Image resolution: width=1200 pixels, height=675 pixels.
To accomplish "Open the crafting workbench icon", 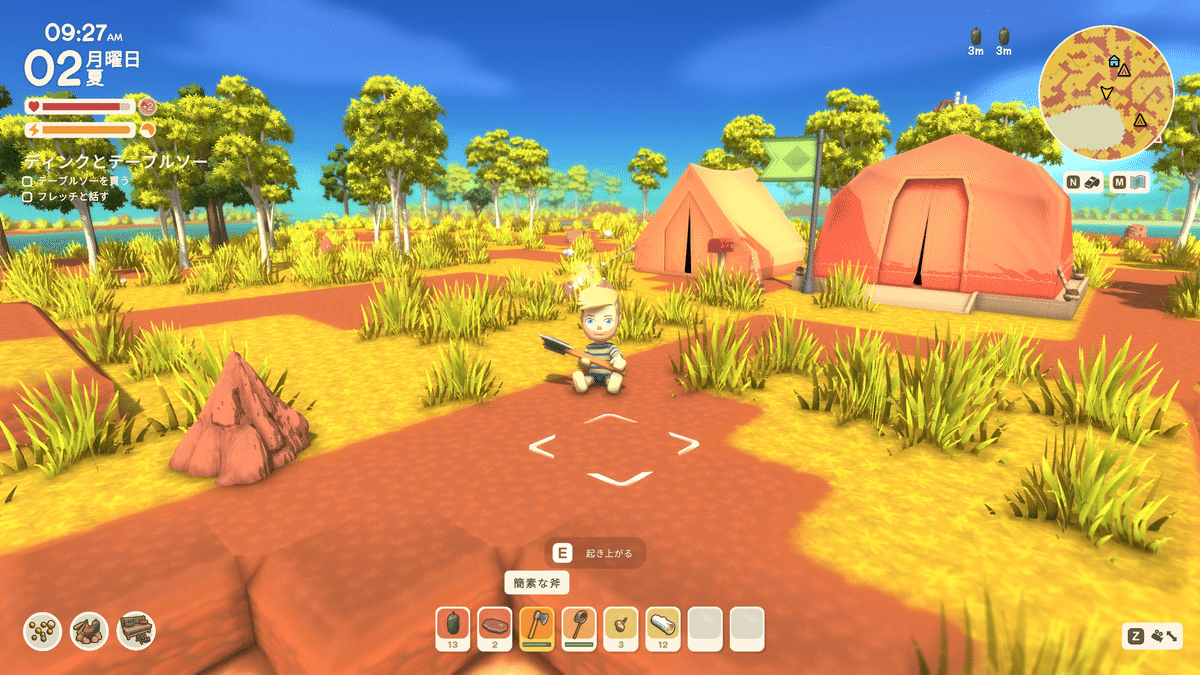I will [x=136, y=630].
